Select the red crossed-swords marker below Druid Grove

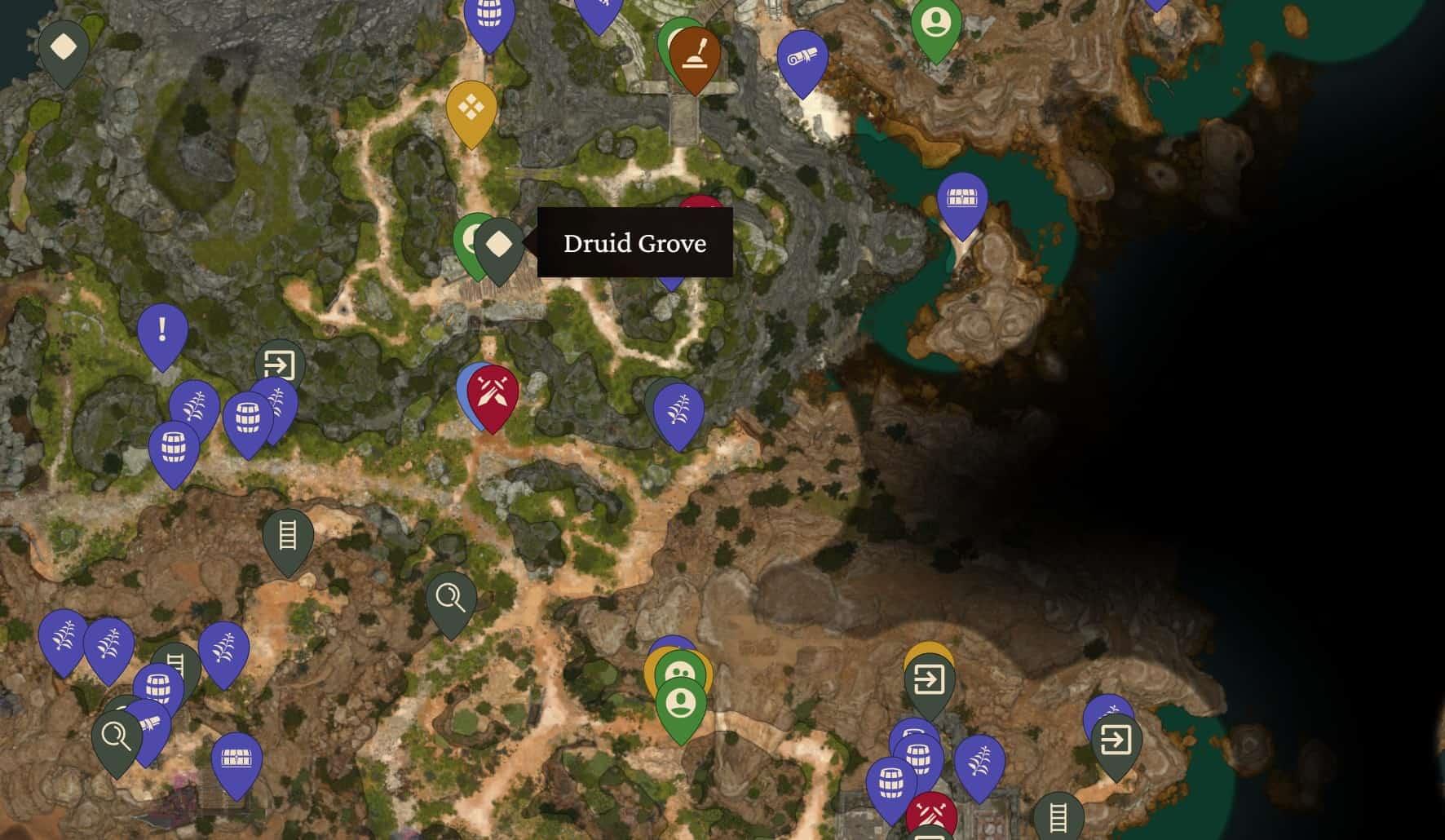493,392
